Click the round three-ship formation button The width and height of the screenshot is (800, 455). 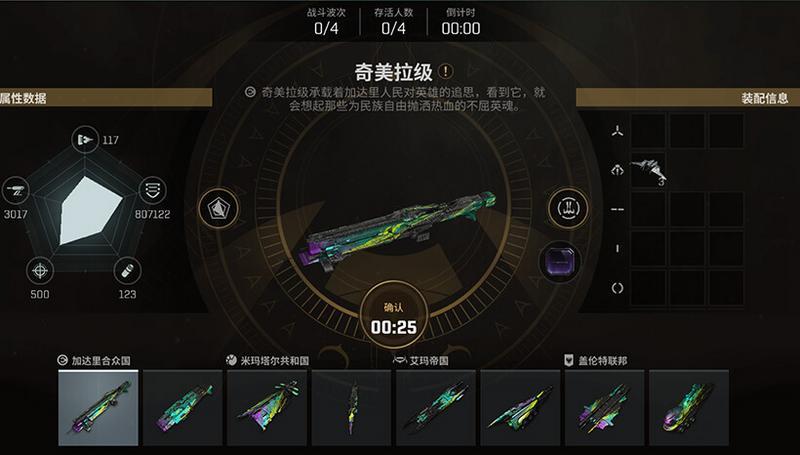pos(564,209)
